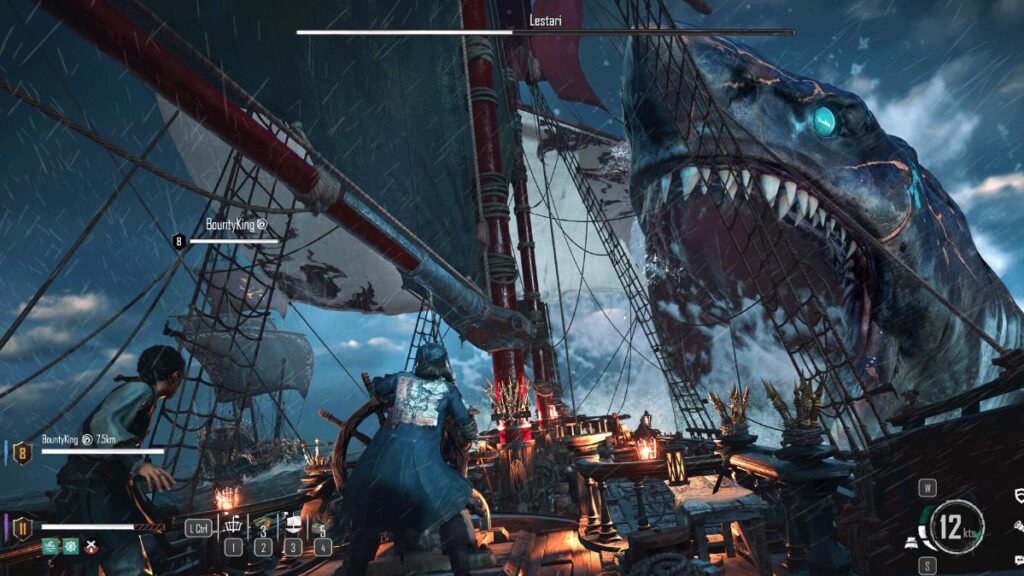Click the level 11 player rank badge
Image resolution: width=1024 pixels, height=576 pixels.
click(x=22, y=528)
